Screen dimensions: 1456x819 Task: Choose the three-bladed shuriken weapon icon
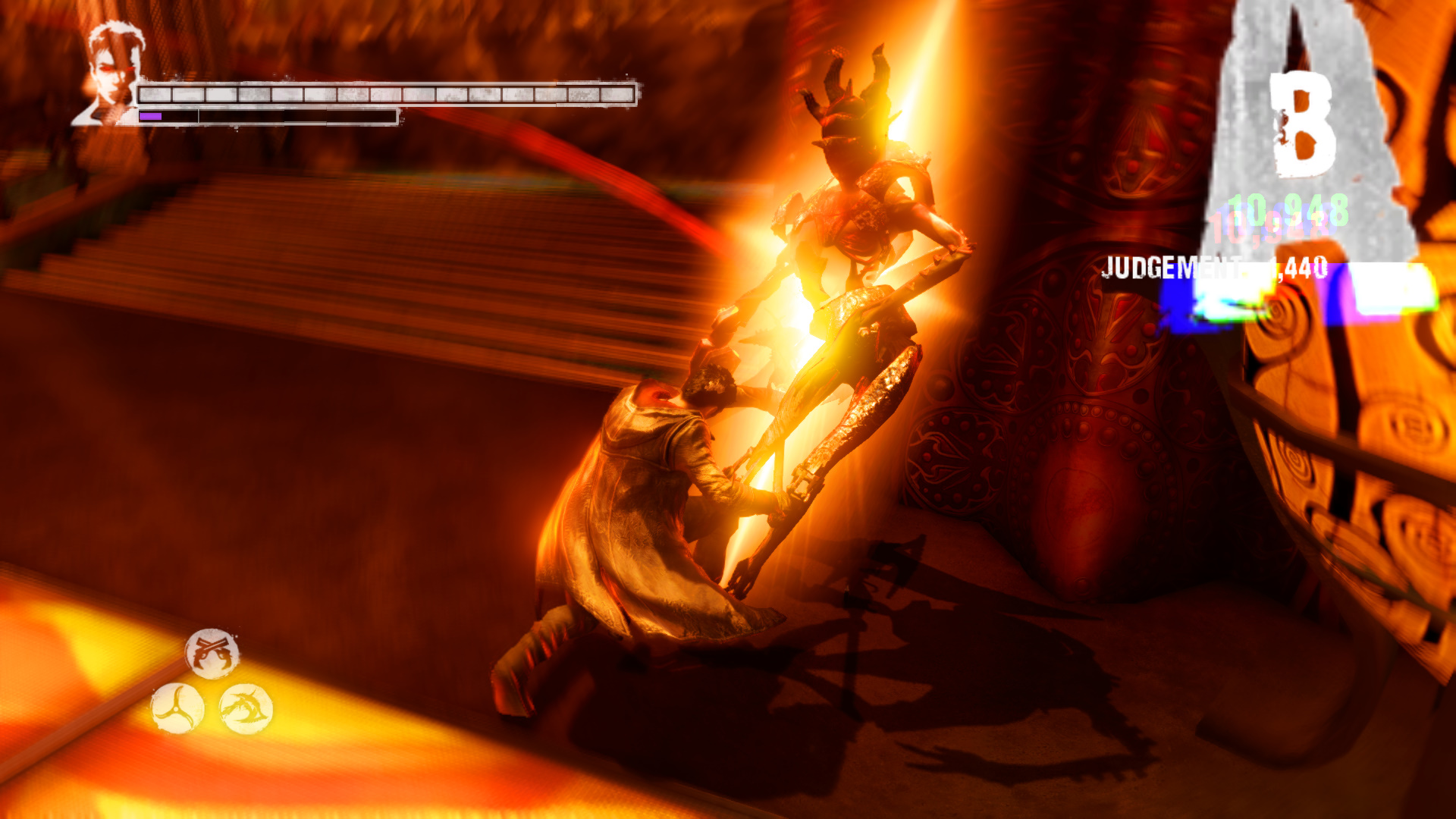click(178, 708)
